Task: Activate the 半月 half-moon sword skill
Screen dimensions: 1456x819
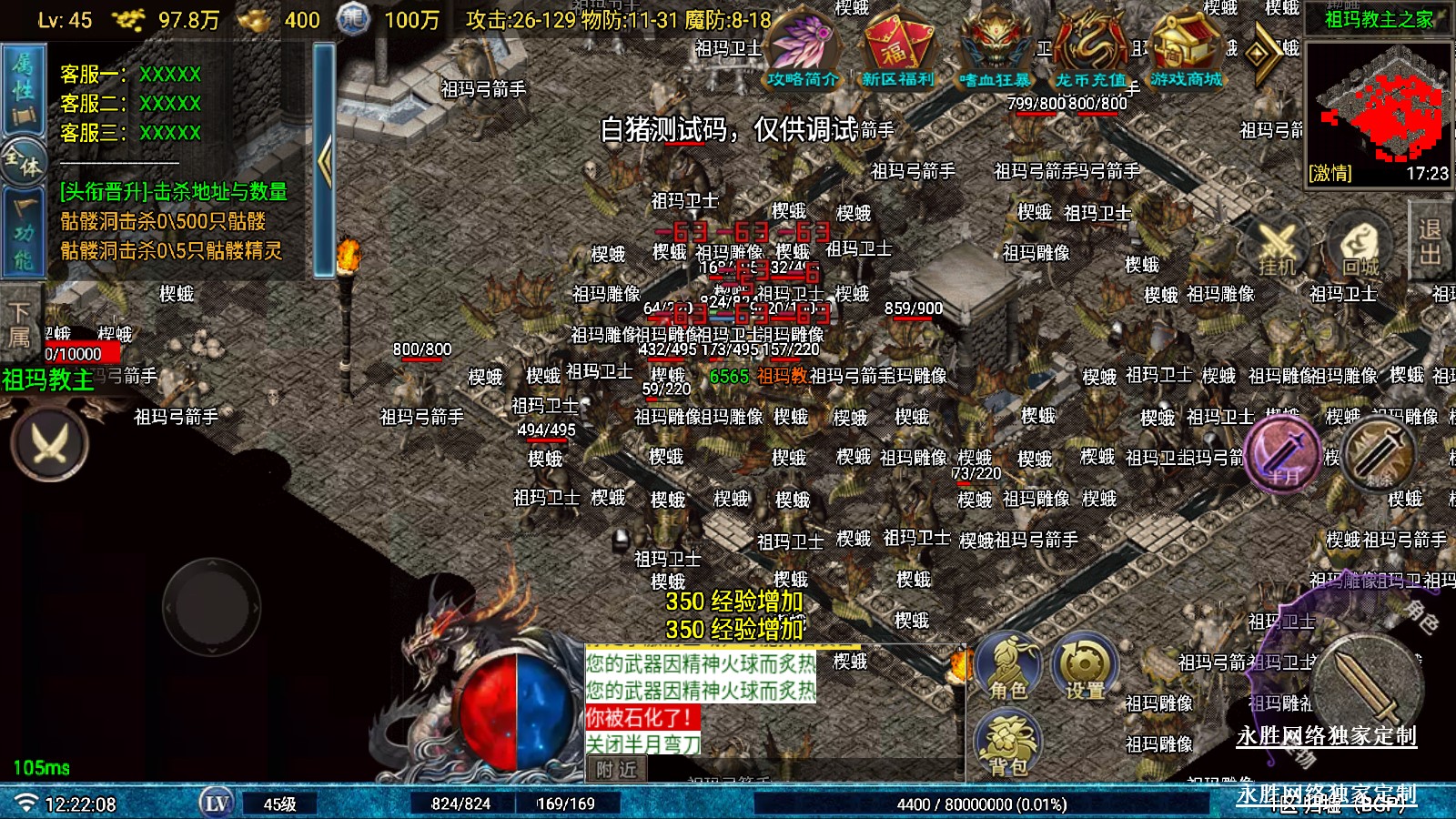Action: (1283, 453)
